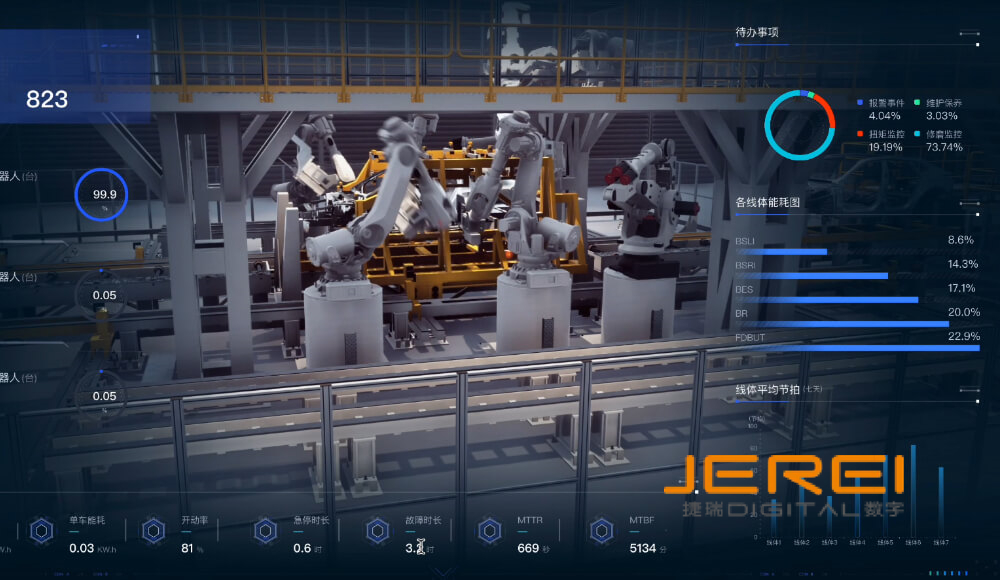Choose the 故障时长 hexagon icon
1000x580 pixels.
[377, 532]
